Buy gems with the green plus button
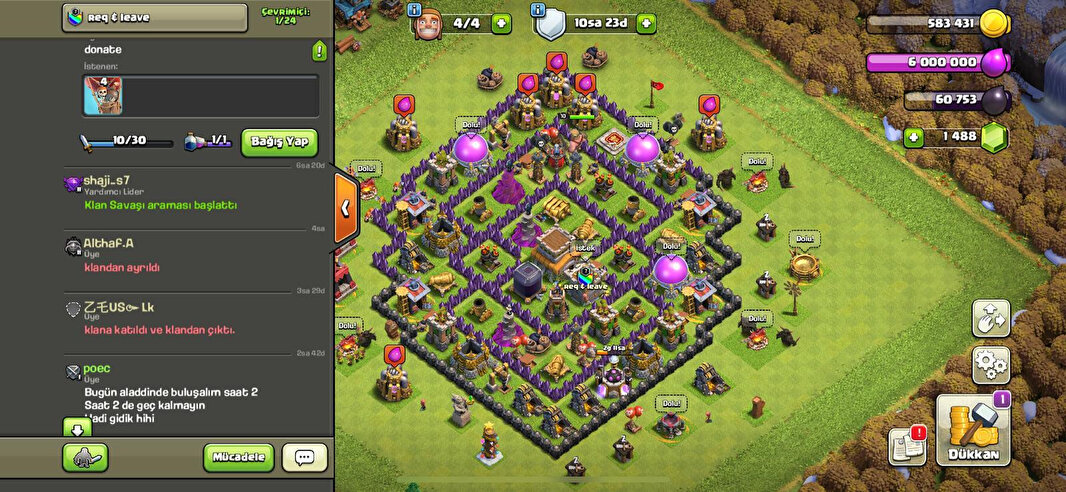This screenshot has width=1066, height=492. point(913,138)
